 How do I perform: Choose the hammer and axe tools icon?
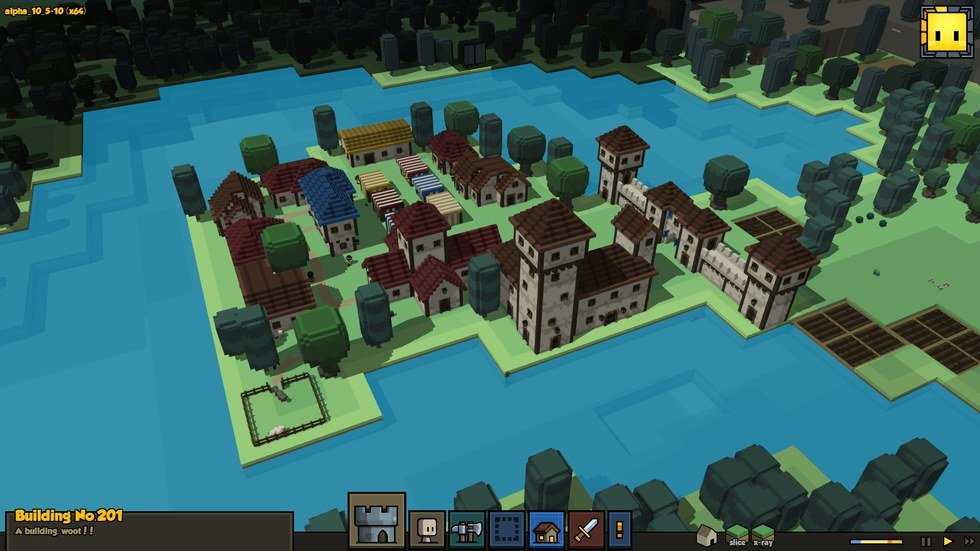(466, 529)
